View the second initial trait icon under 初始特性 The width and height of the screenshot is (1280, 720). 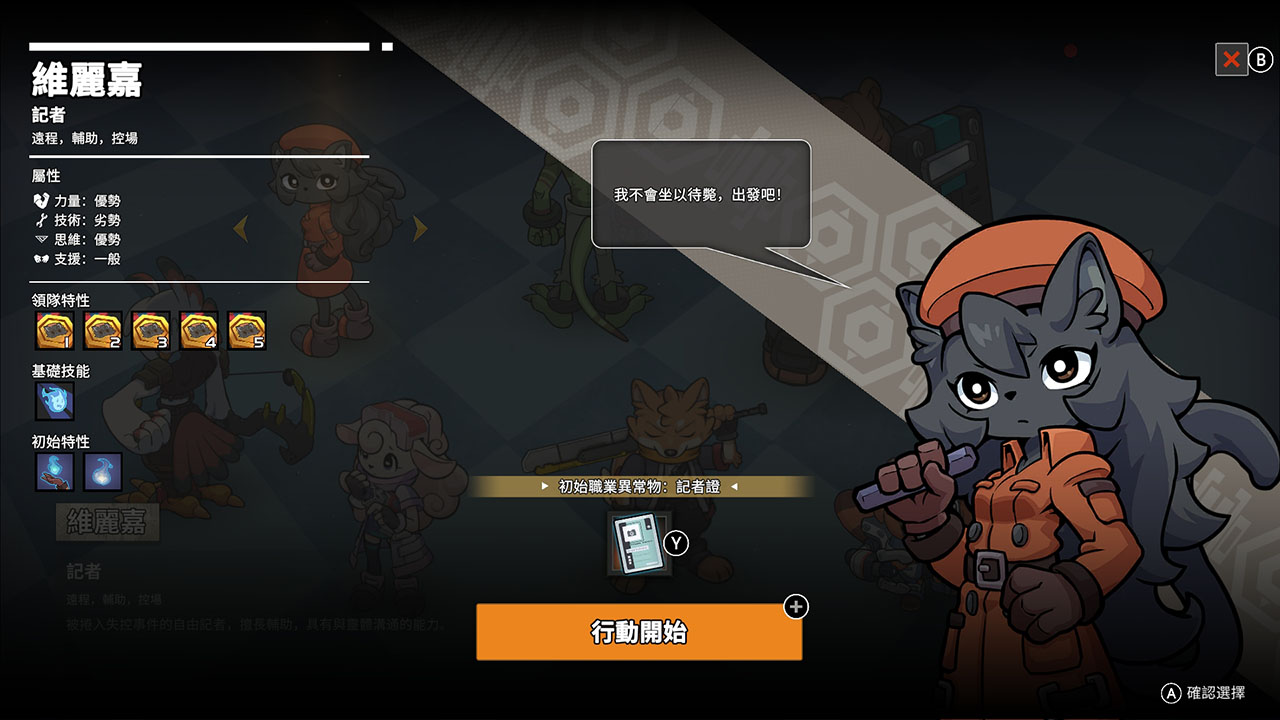[x=103, y=472]
